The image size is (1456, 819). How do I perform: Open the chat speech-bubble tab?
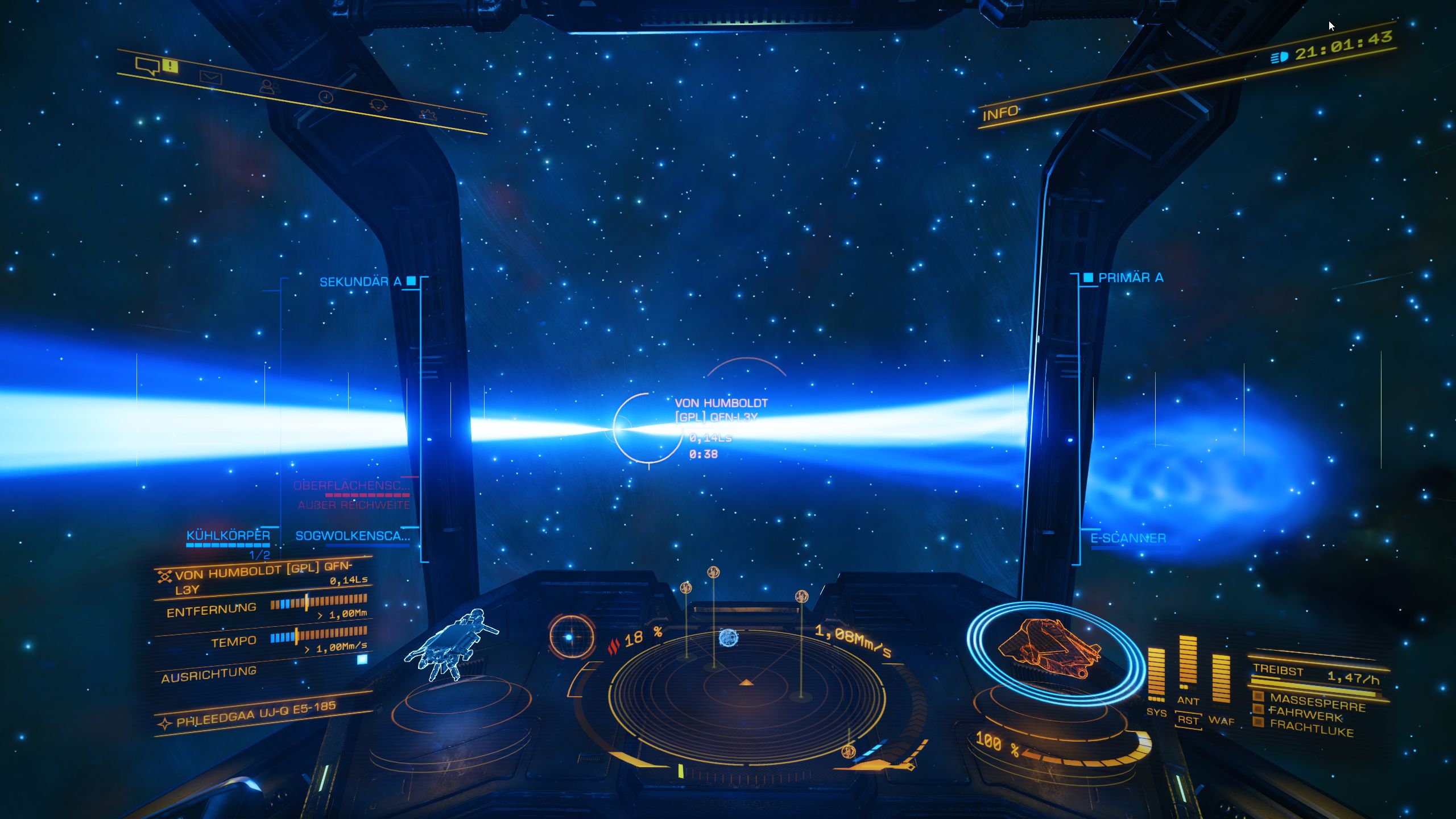point(147,65)
